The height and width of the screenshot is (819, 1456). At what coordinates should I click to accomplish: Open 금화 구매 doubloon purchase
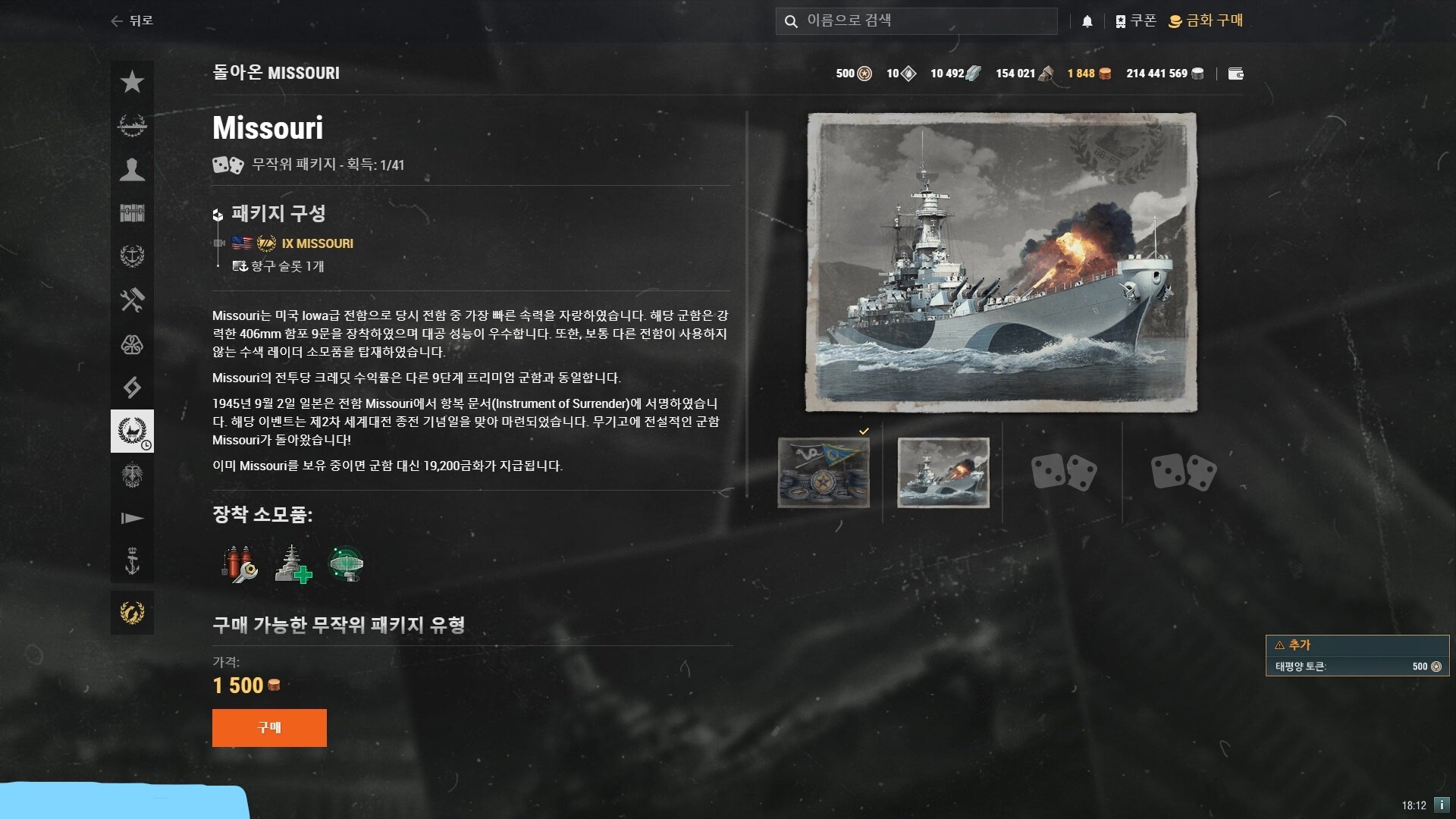(1206, 20)
